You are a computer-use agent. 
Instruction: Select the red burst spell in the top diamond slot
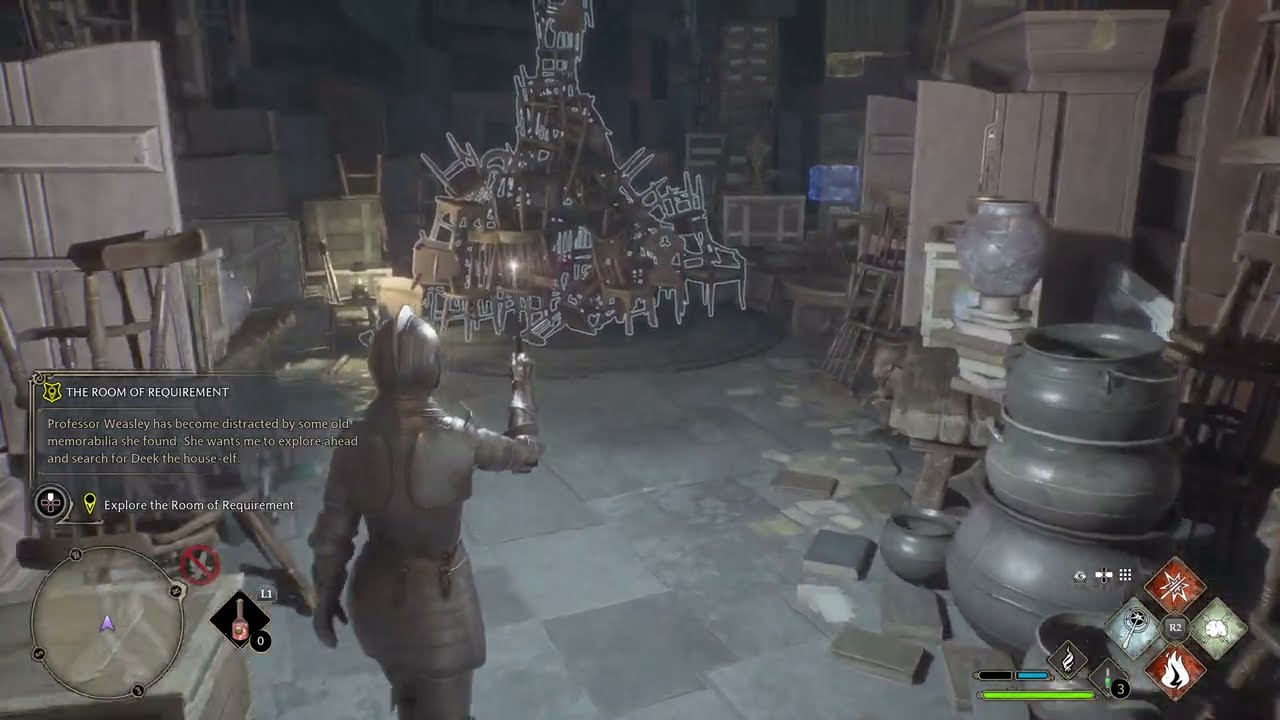[1175, 588]
